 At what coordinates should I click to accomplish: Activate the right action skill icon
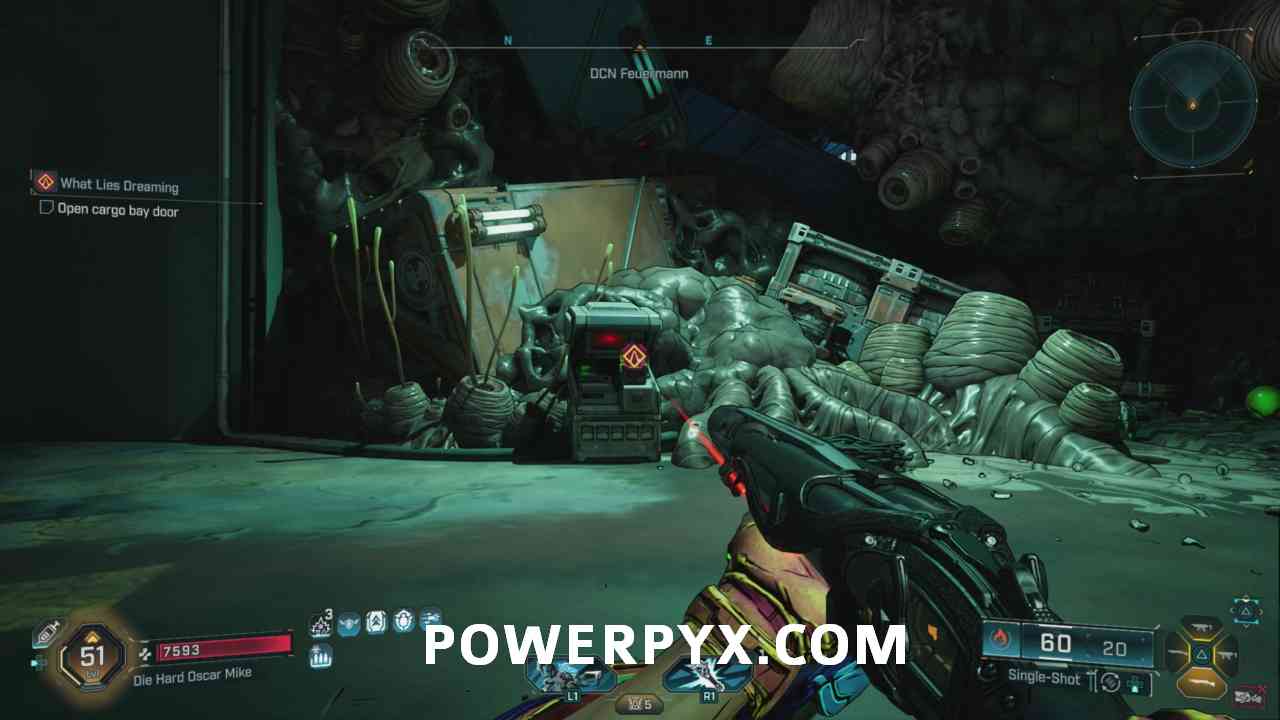click(708, 675)
